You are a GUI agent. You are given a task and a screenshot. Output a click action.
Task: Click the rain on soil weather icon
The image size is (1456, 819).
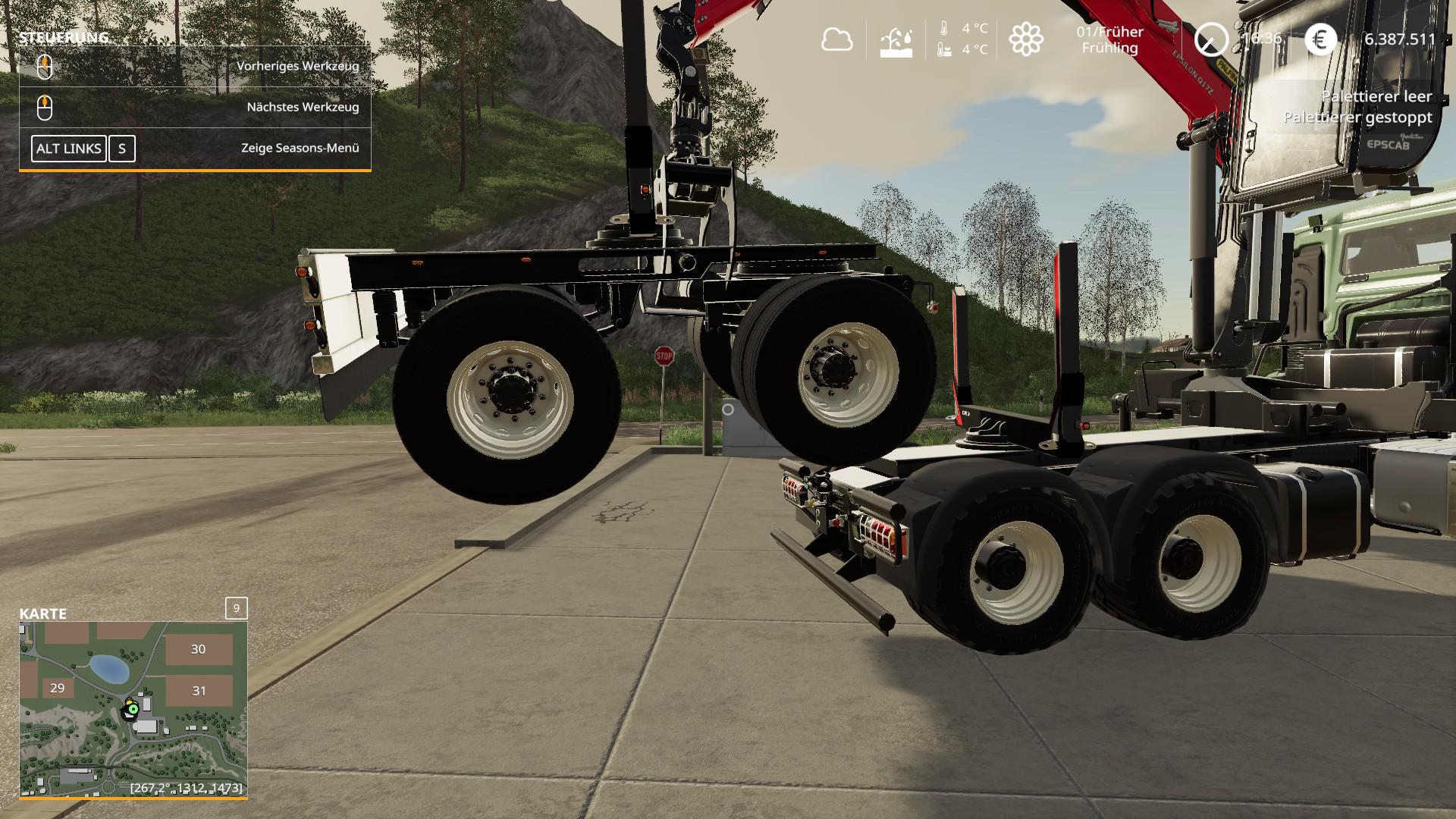896,42
